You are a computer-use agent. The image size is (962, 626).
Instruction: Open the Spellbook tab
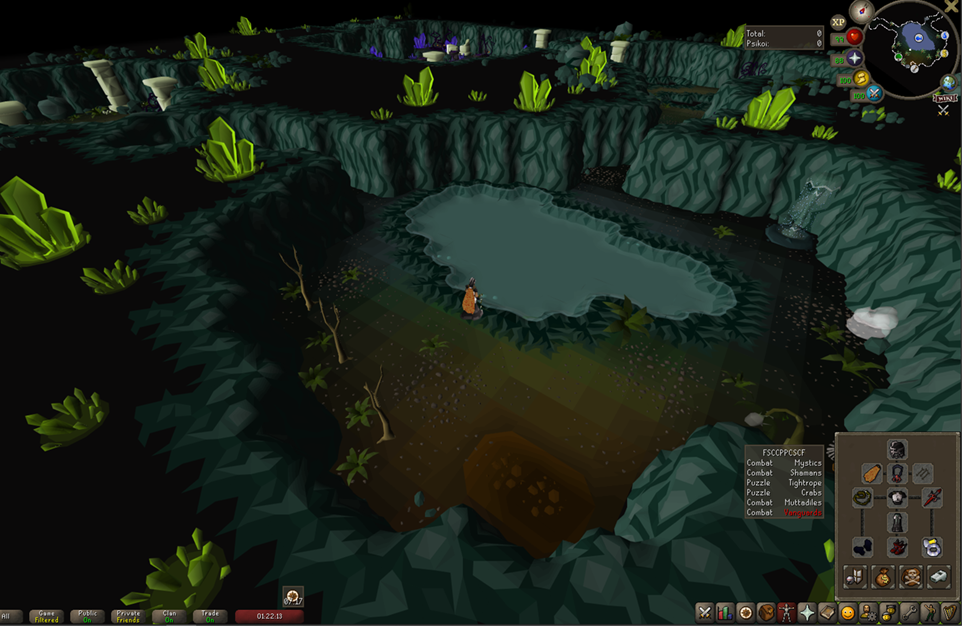pos(828,612)
